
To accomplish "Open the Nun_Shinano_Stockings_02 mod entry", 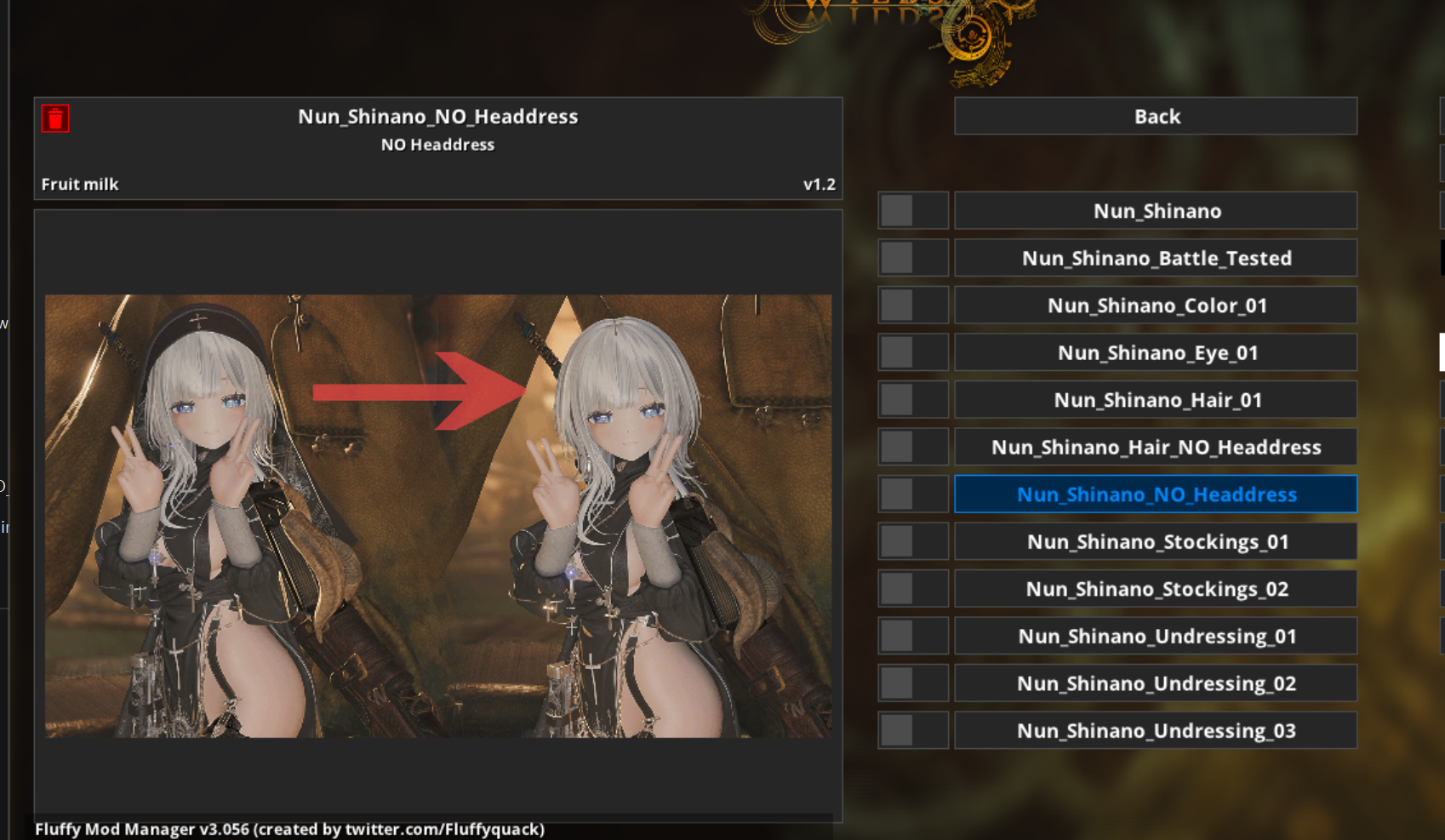I will [1156, 588].
